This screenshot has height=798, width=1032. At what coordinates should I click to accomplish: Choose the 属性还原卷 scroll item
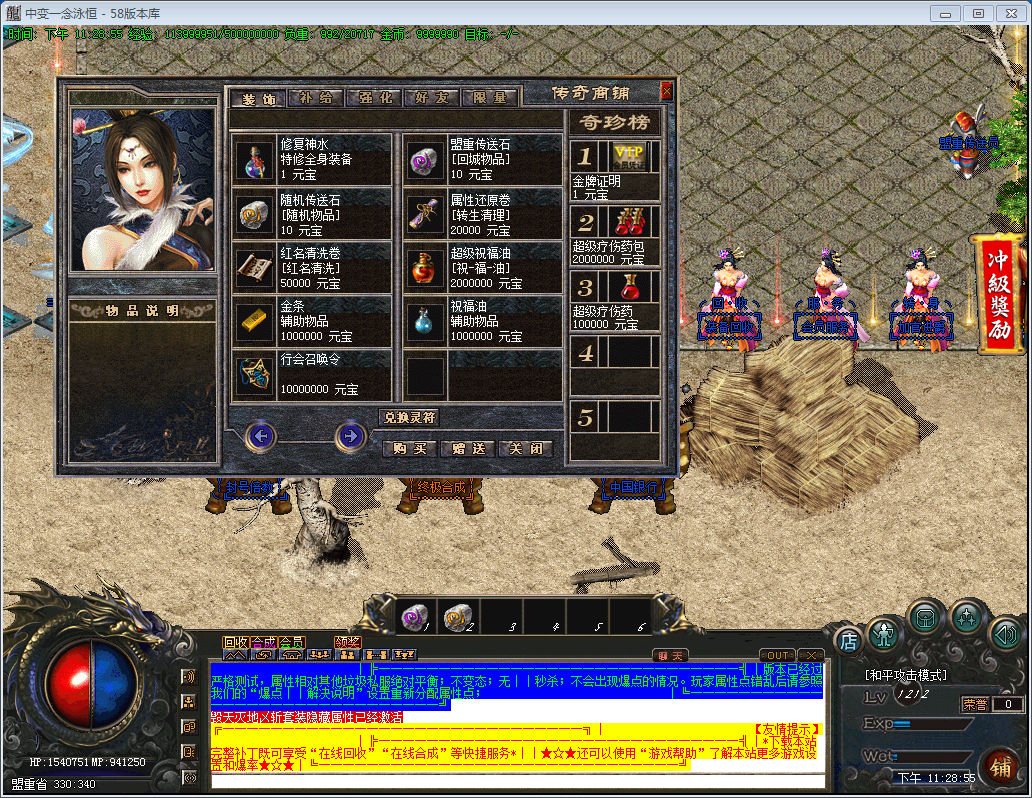[483, 214]
